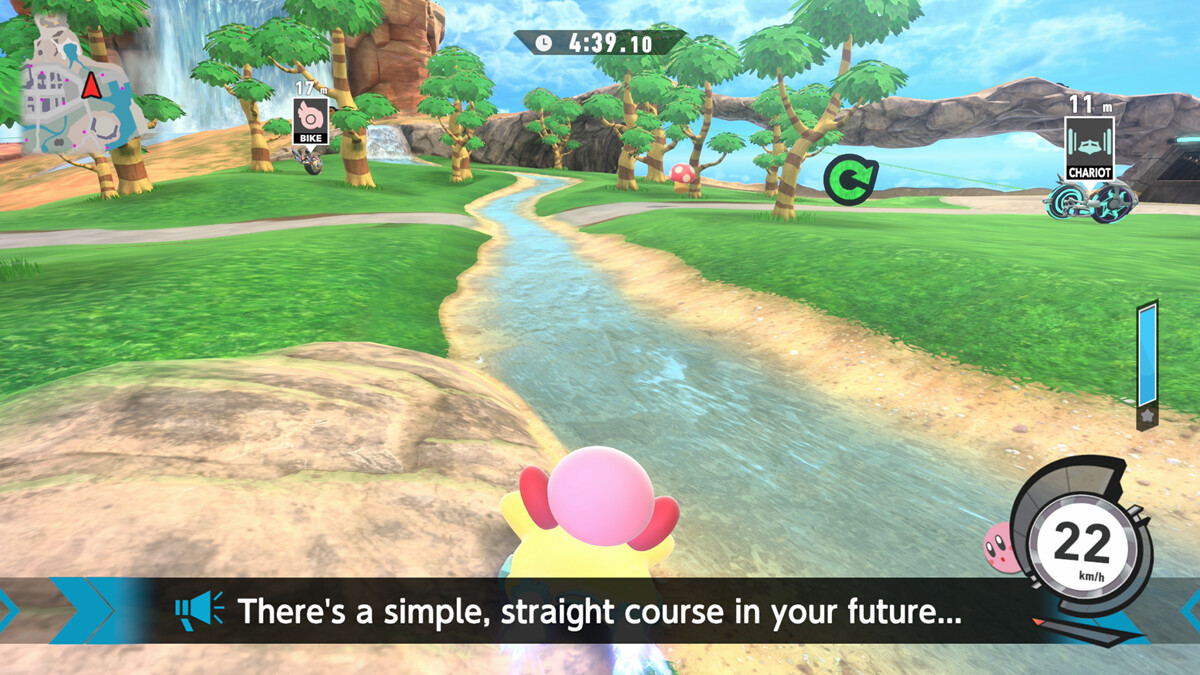Screen dimensions: 1200x675
Task: Select the Bike machine marker
Action: point(310,122)
